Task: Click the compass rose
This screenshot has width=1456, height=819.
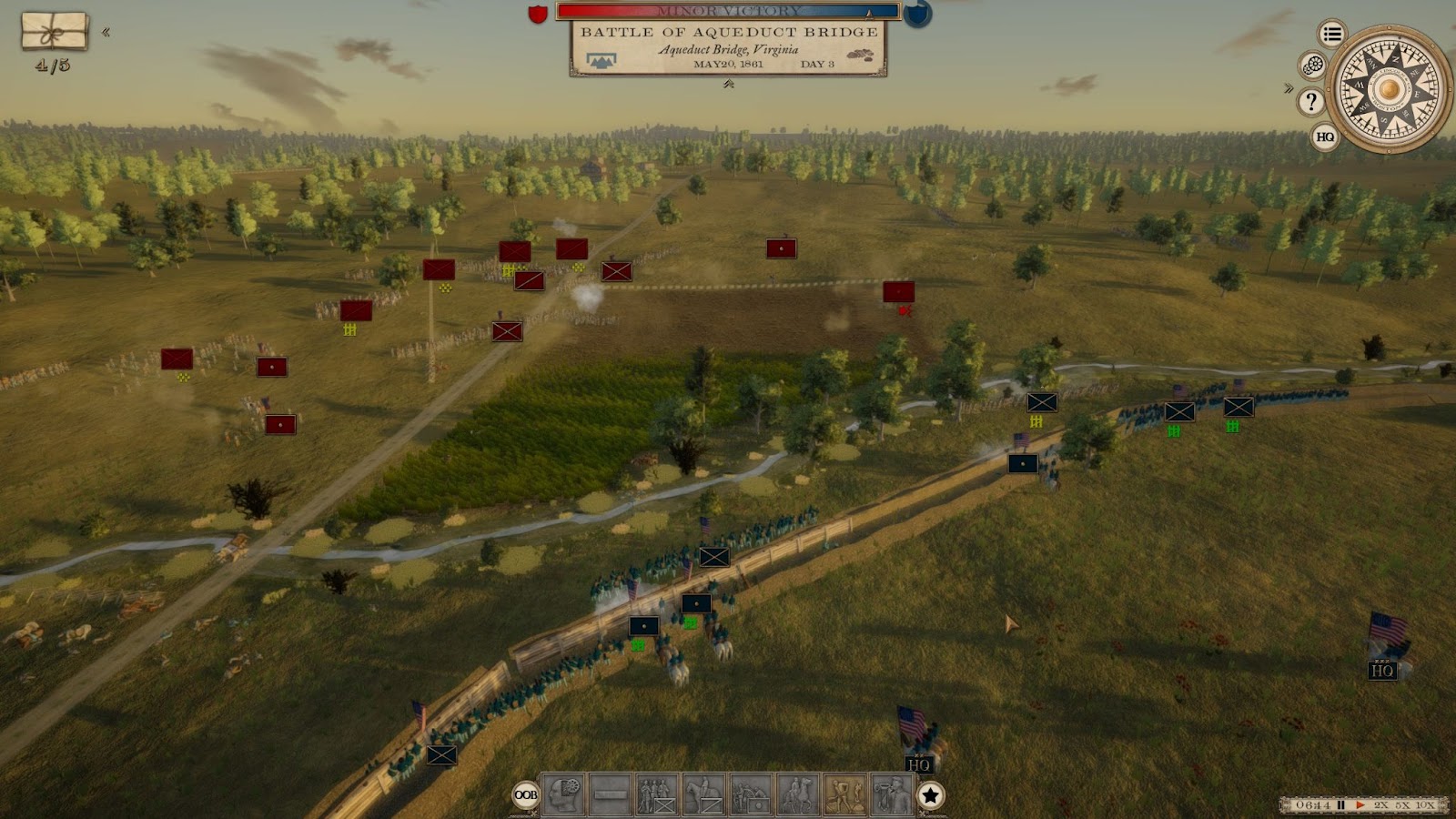Action: 1389,89
